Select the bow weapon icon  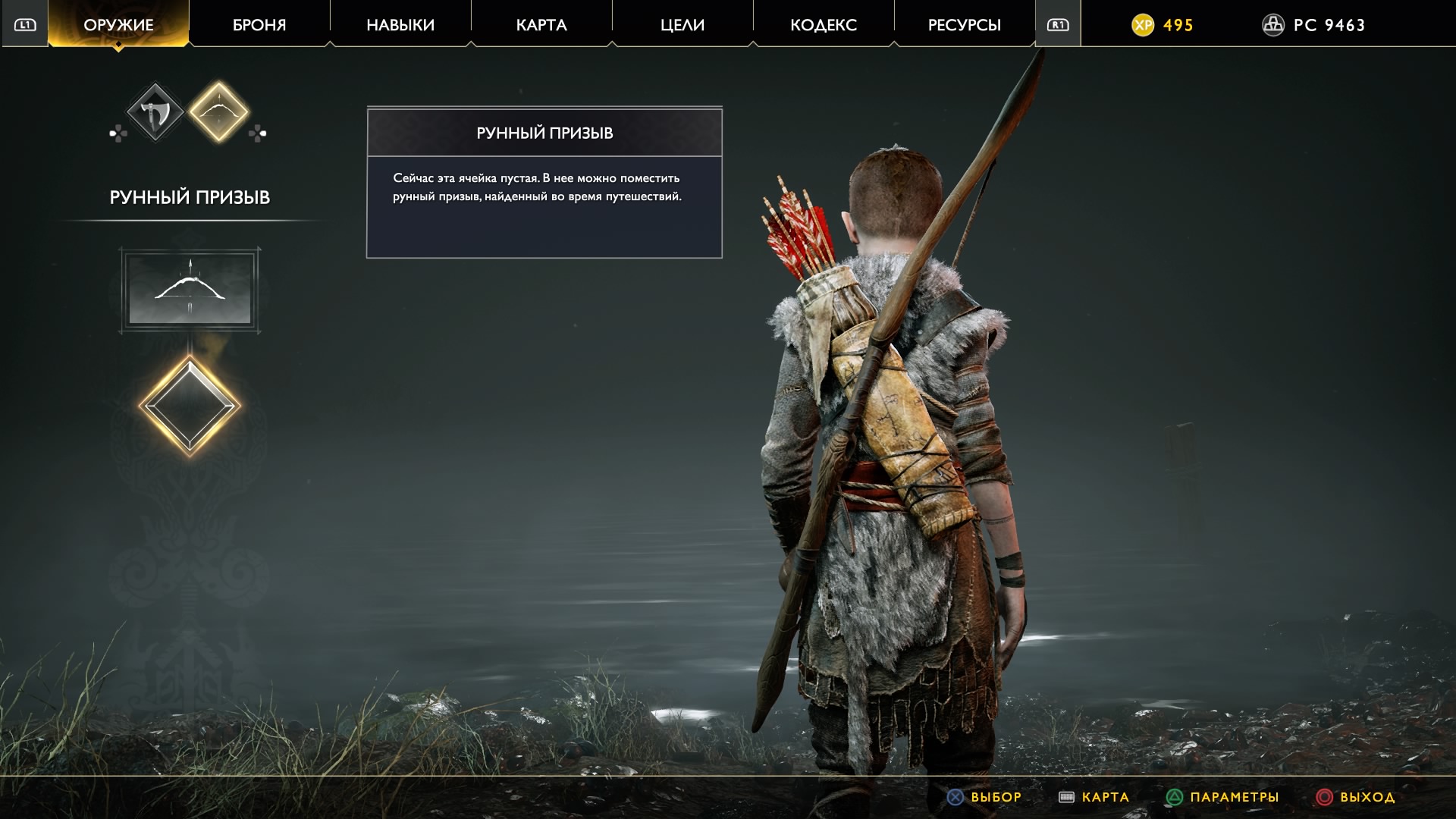click(218, 112)
